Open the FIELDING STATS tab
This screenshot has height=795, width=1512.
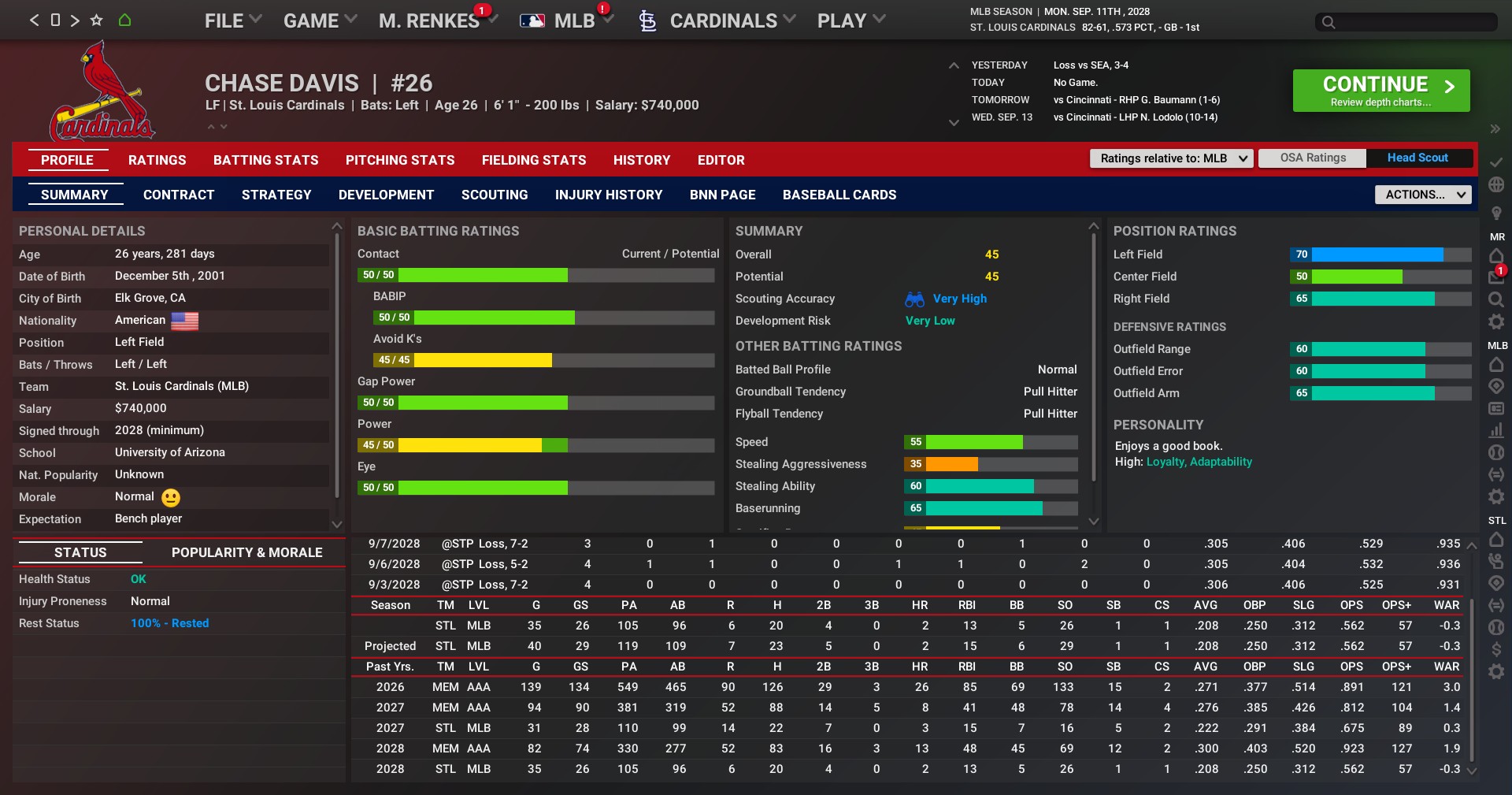click(x=534, y=160)
